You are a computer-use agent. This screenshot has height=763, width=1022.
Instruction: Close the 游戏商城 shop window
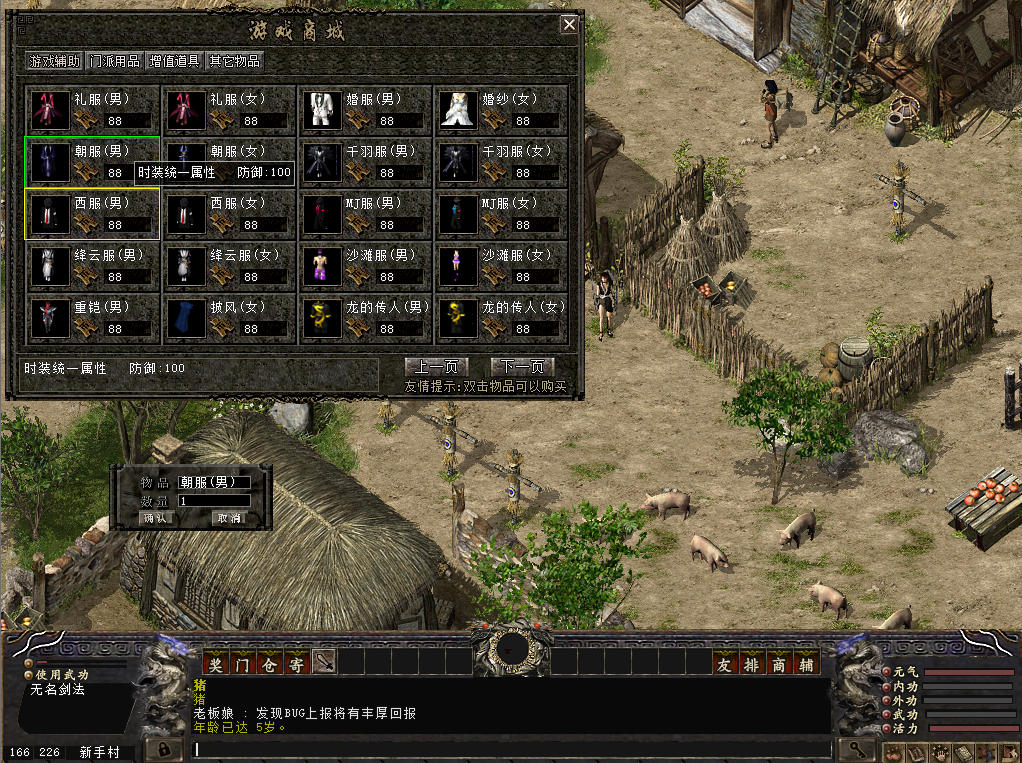[569, 25]
